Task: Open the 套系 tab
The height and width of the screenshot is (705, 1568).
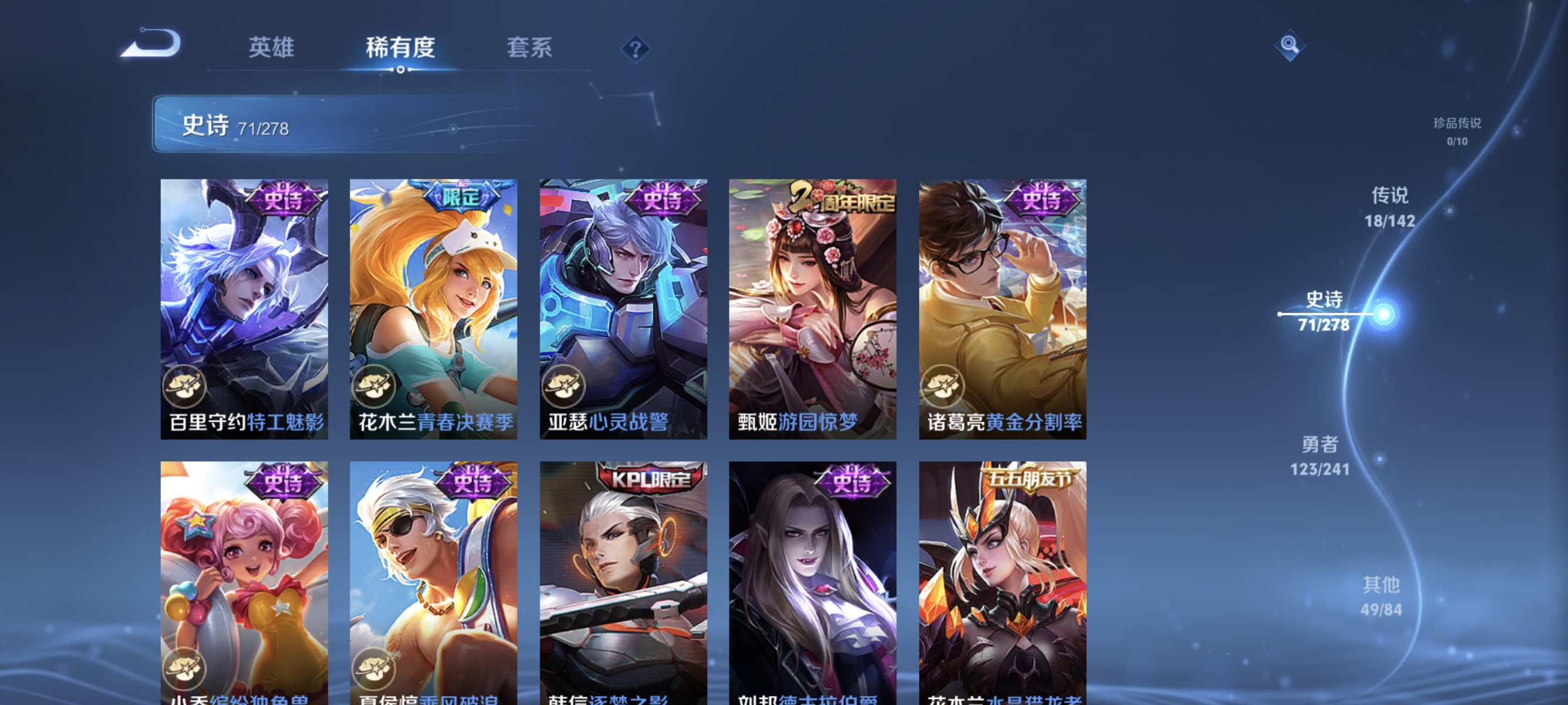Action: coord(531,48)
